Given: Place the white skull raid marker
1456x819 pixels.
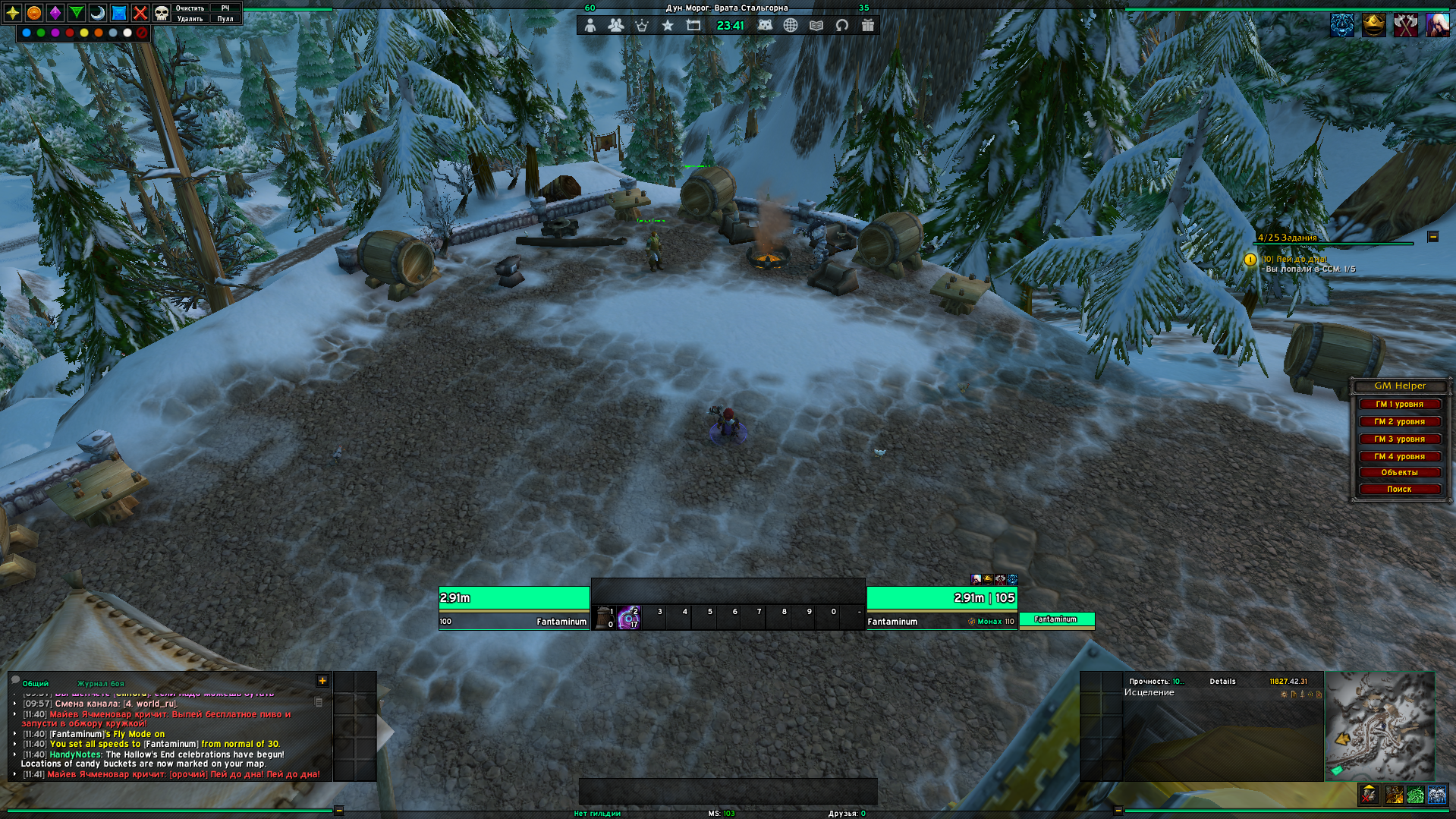Looking at the screenshot, I should [162, 13].
